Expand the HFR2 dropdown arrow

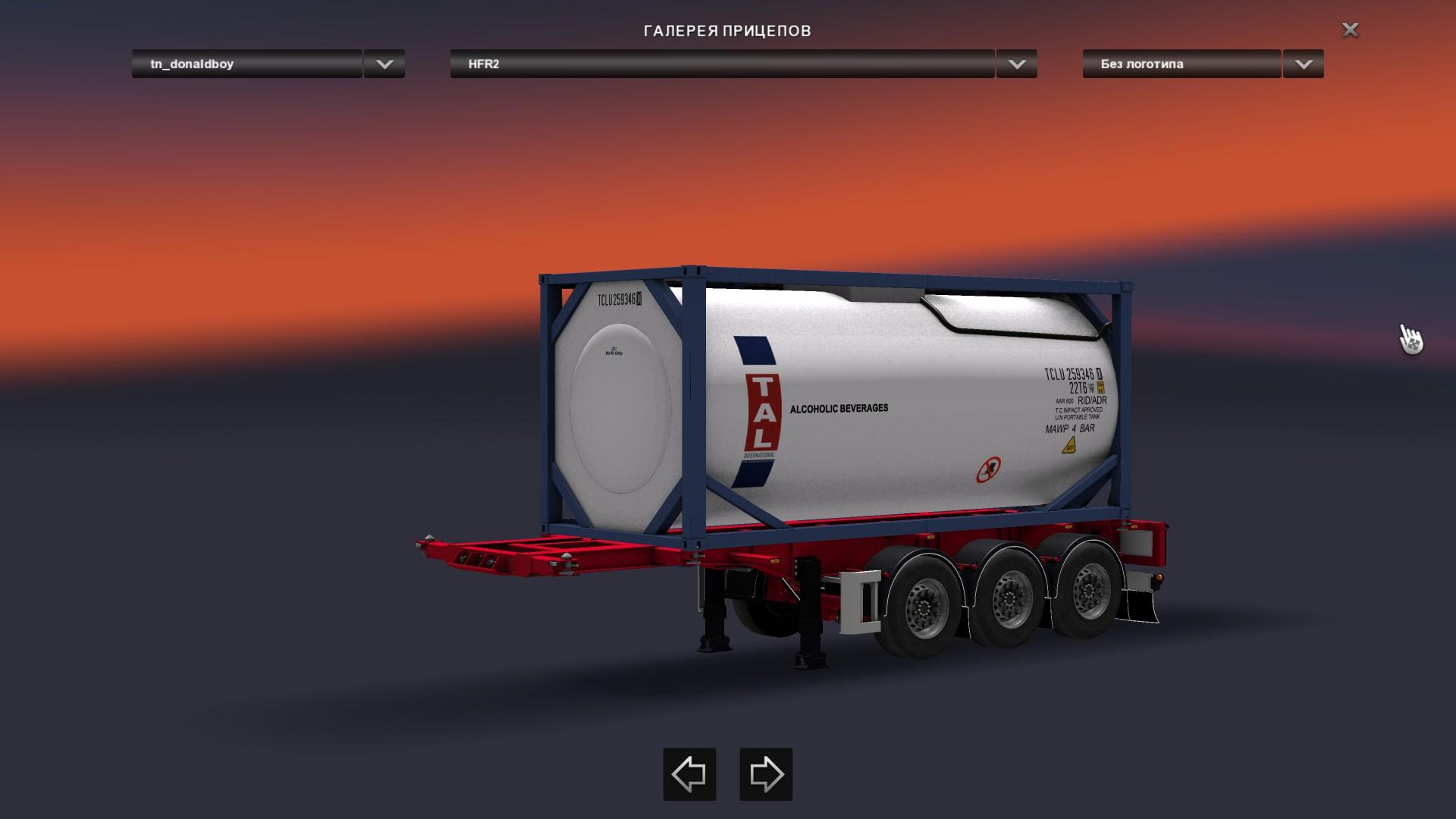click(x=1017, y=64)
